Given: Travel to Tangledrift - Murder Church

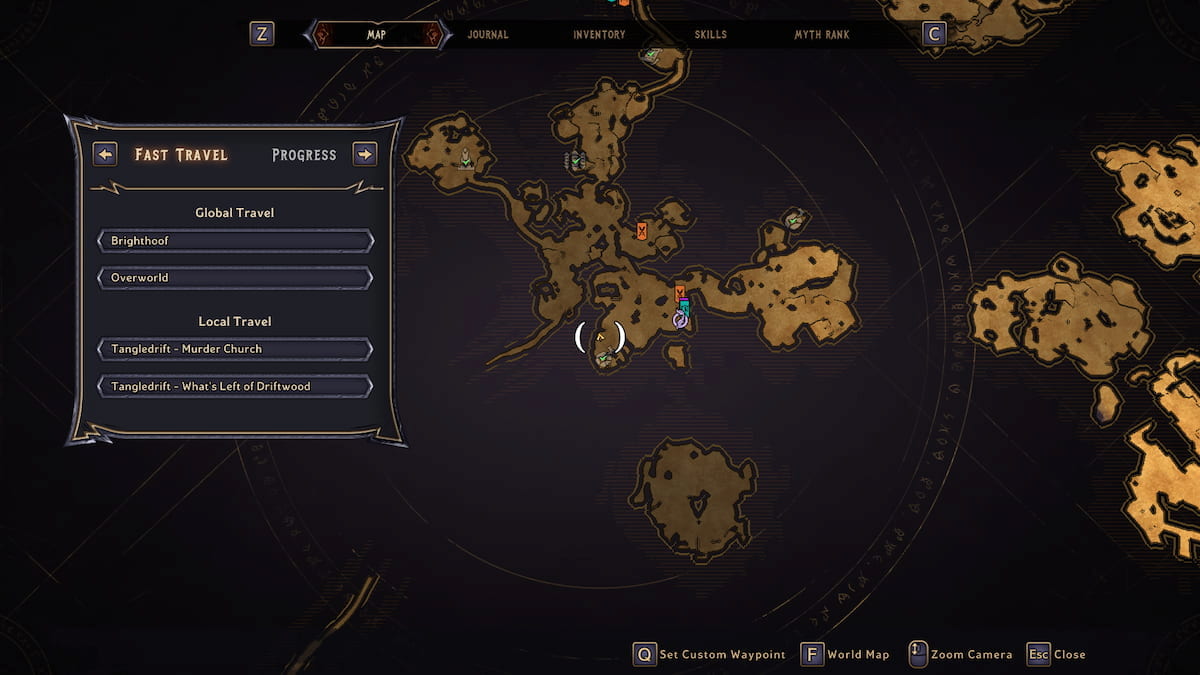Looking at the screenshot, I should point(235,349).
